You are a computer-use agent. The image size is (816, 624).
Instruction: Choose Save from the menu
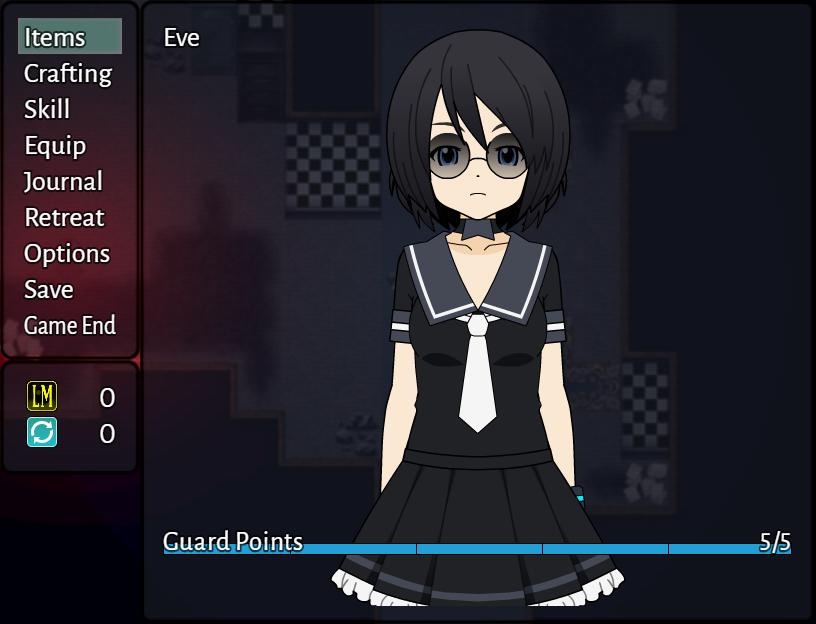pyautogui.click(x=49, y=290)
